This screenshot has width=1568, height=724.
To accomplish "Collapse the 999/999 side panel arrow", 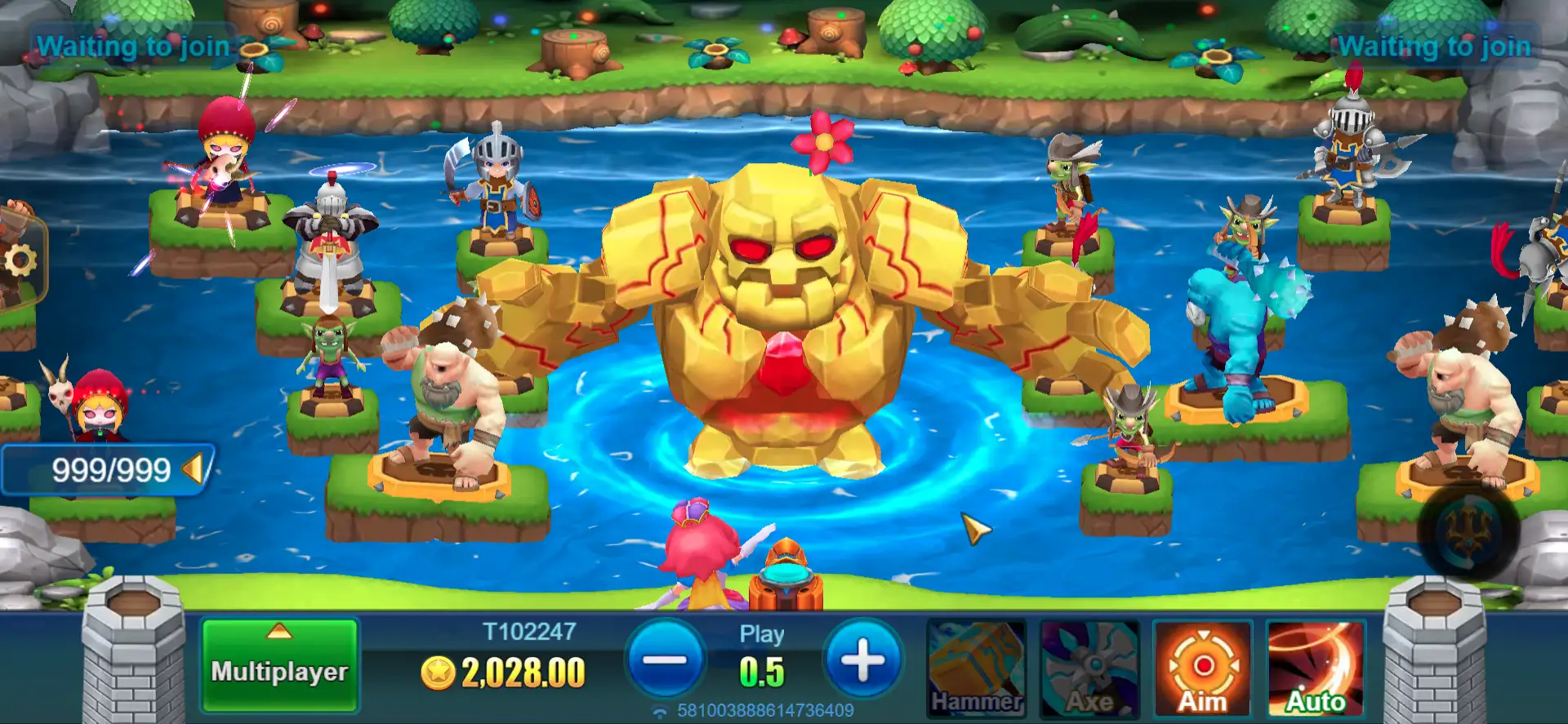I will 193,469.
